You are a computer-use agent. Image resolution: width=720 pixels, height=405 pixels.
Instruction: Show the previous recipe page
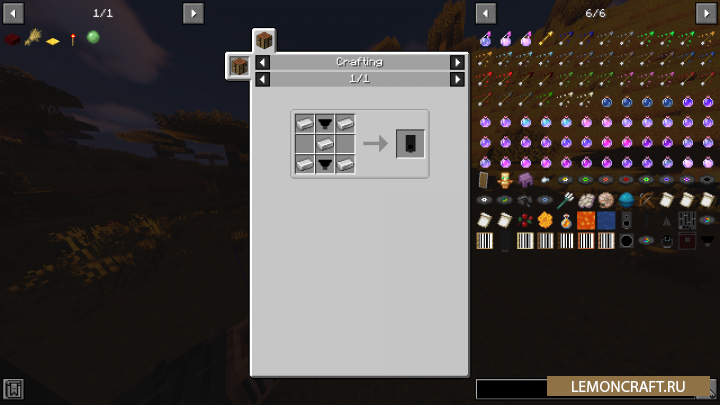click(x=262, y=78)
